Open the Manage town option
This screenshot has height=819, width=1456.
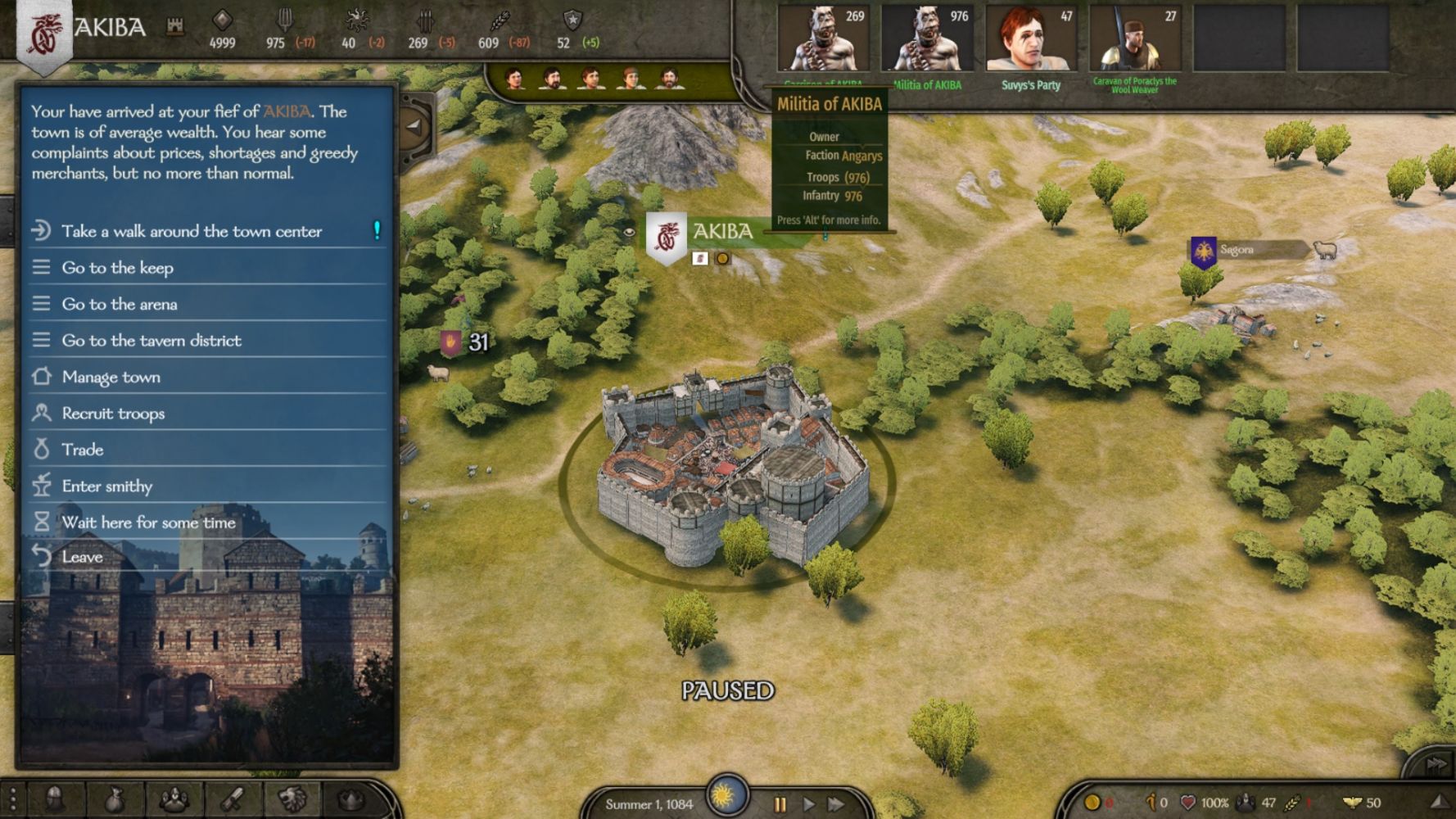click(x=111, y=378)
